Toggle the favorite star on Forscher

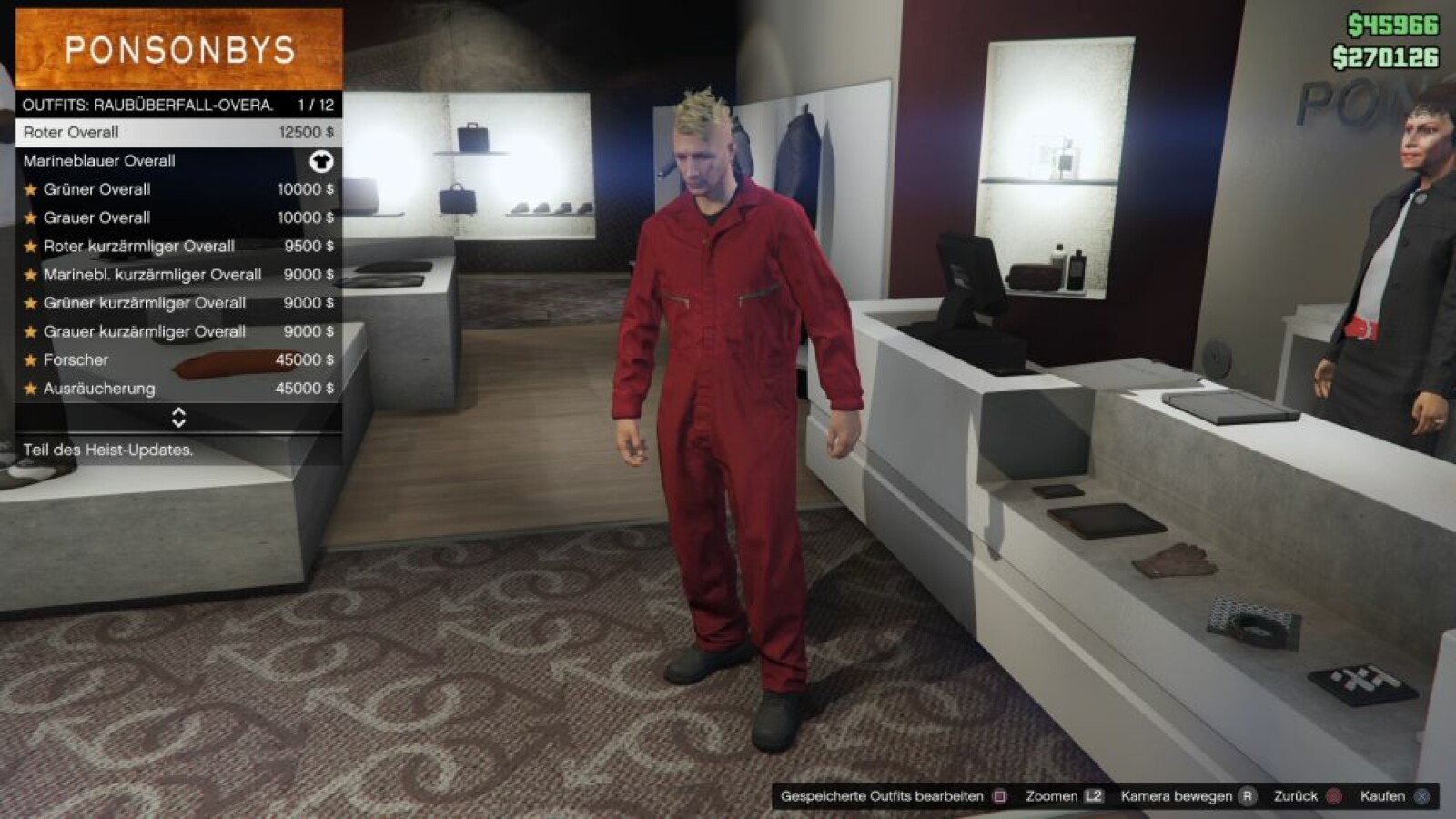(x=30, y=359)
